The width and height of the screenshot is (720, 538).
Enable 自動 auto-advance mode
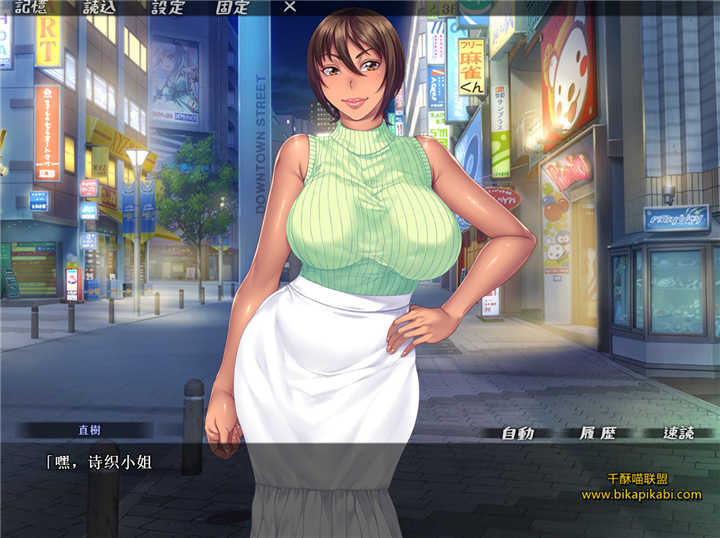coord(517,433)
